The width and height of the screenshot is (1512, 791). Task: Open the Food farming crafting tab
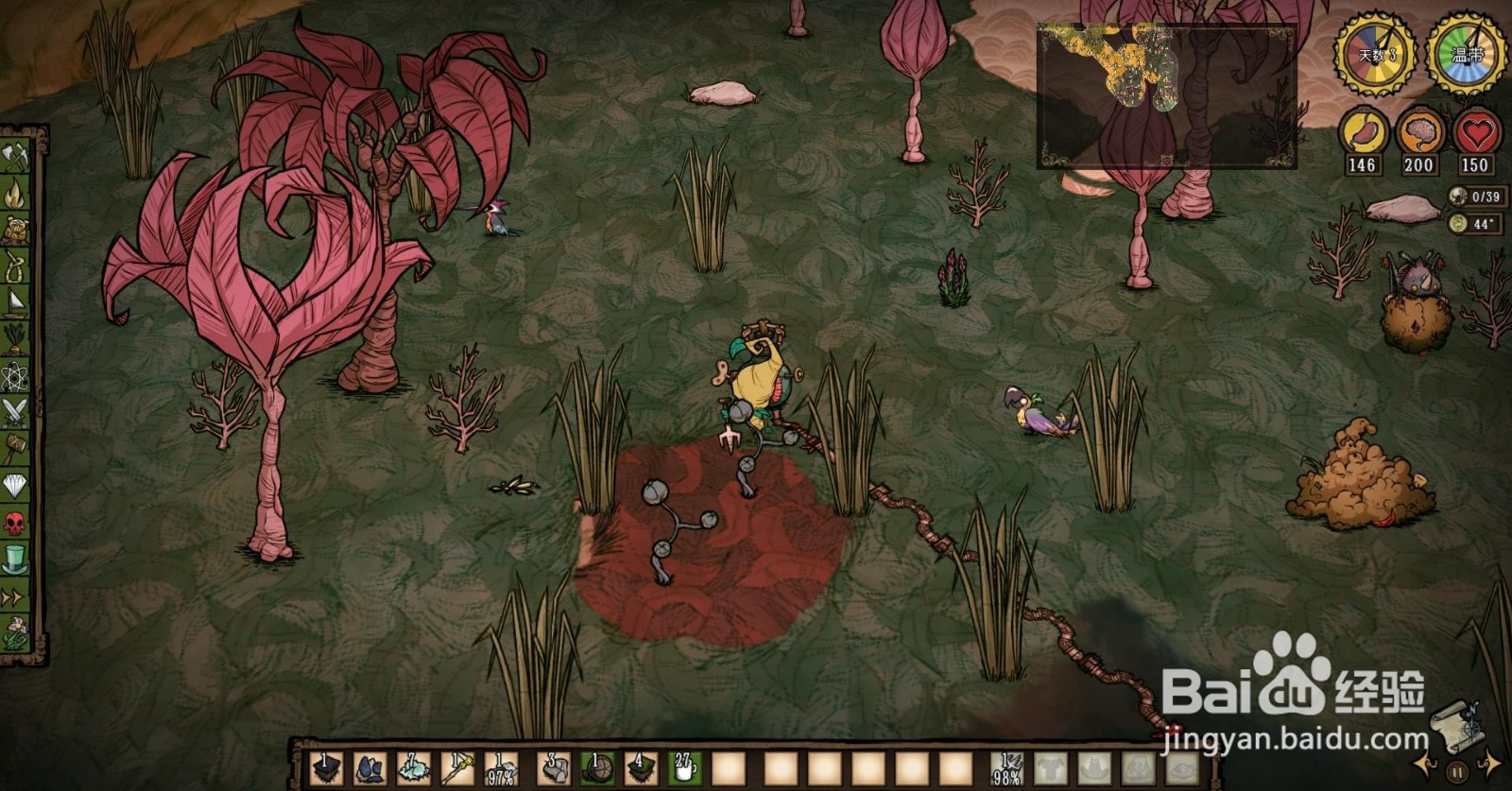point(15,338)
